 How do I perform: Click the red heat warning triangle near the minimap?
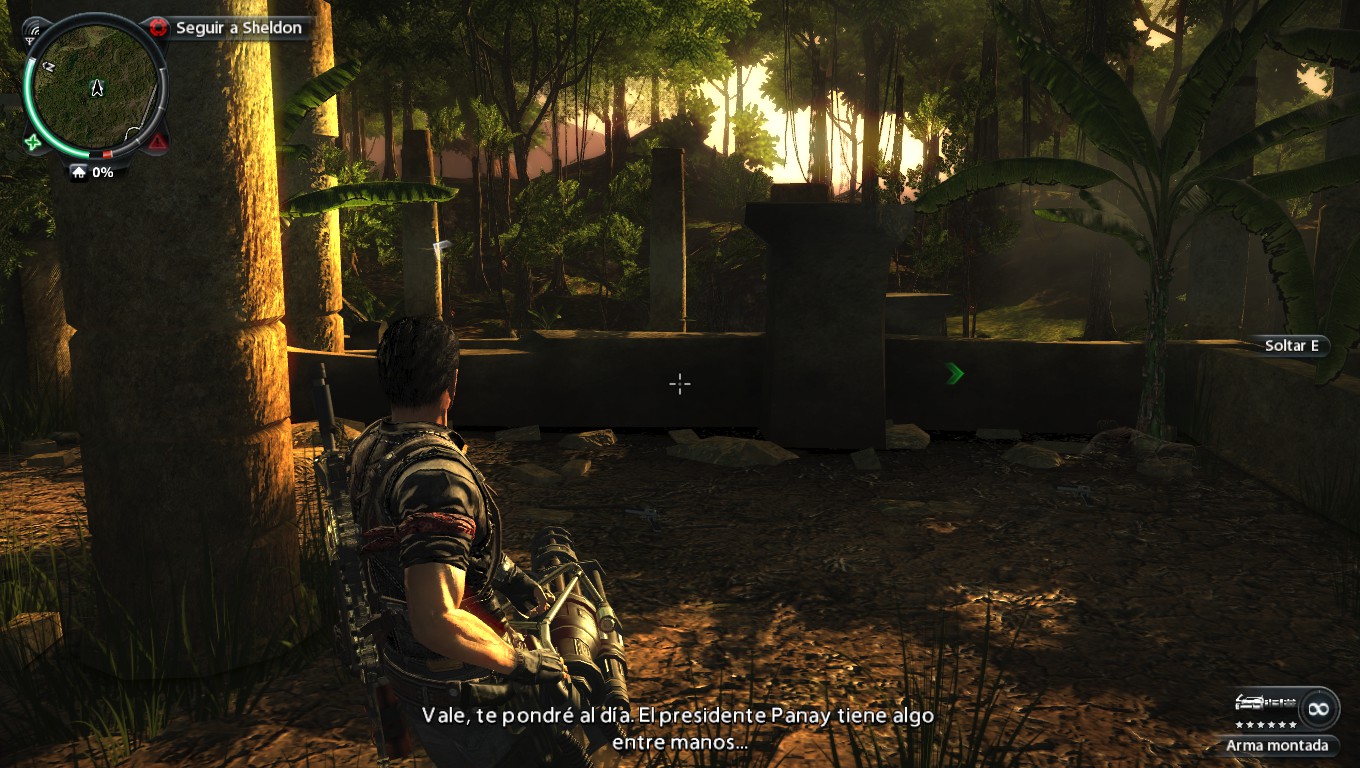pyautogui.click(x=158, y=142)
